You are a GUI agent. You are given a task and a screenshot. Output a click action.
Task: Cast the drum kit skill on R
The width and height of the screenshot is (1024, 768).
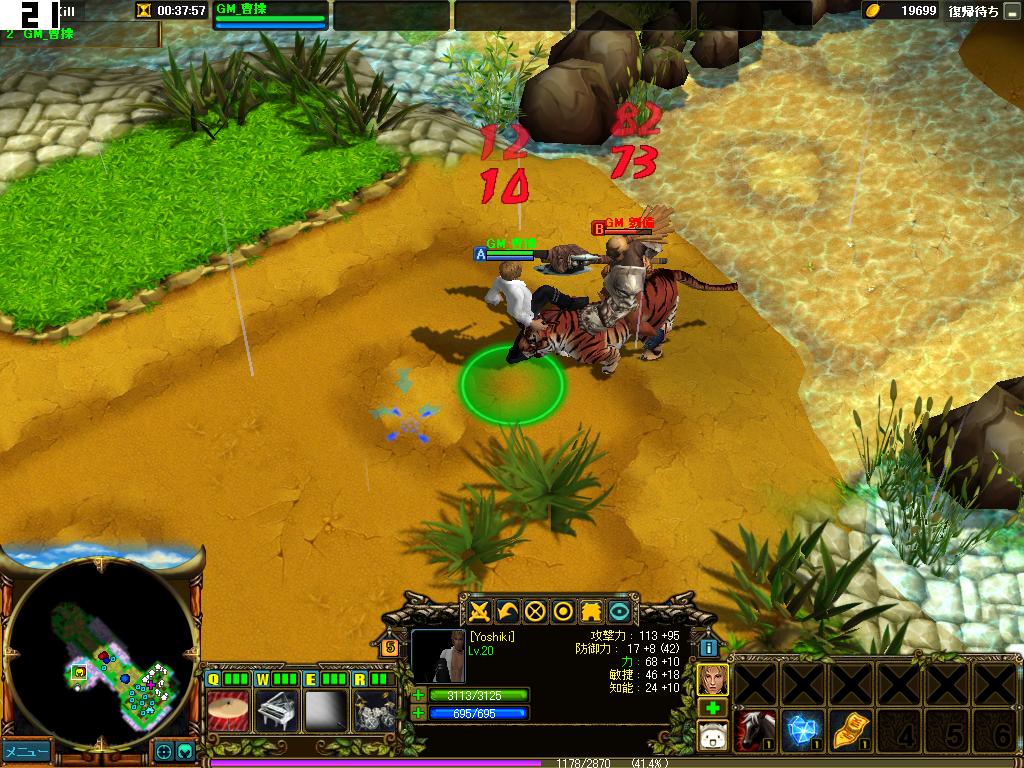point(373,712)
